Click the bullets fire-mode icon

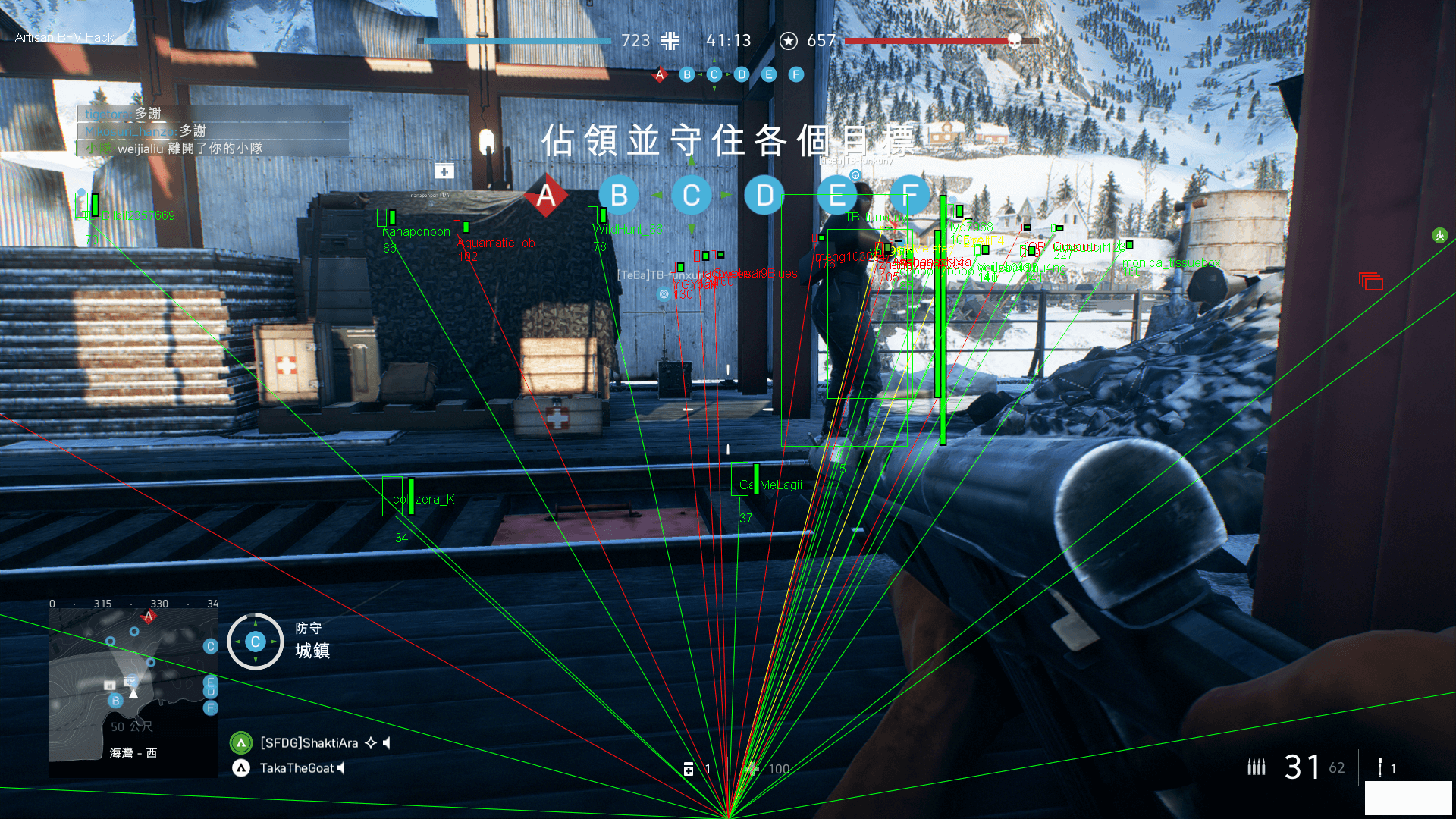[x=1256, y=767]
